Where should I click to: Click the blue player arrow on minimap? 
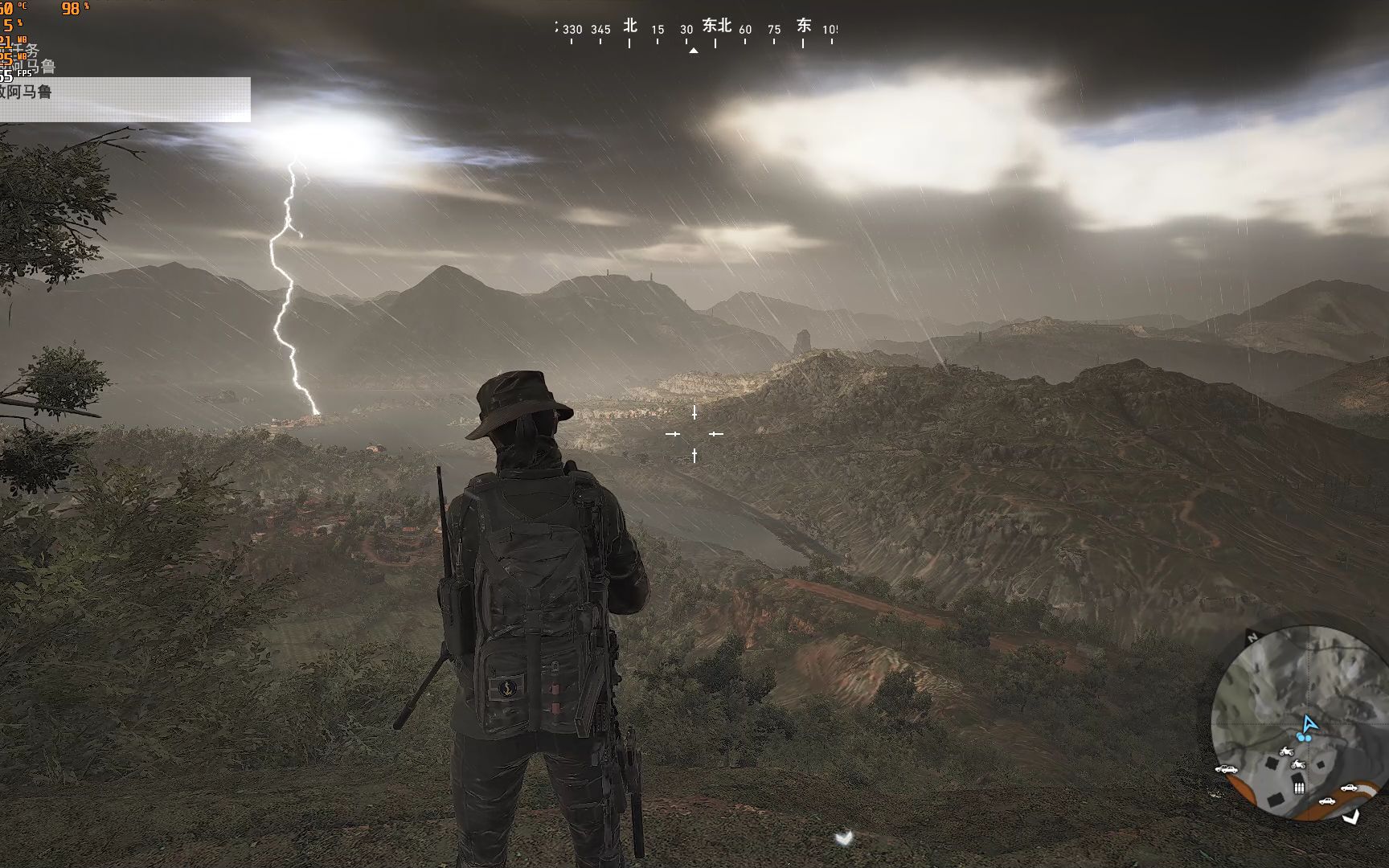(x=1309, y=724)
